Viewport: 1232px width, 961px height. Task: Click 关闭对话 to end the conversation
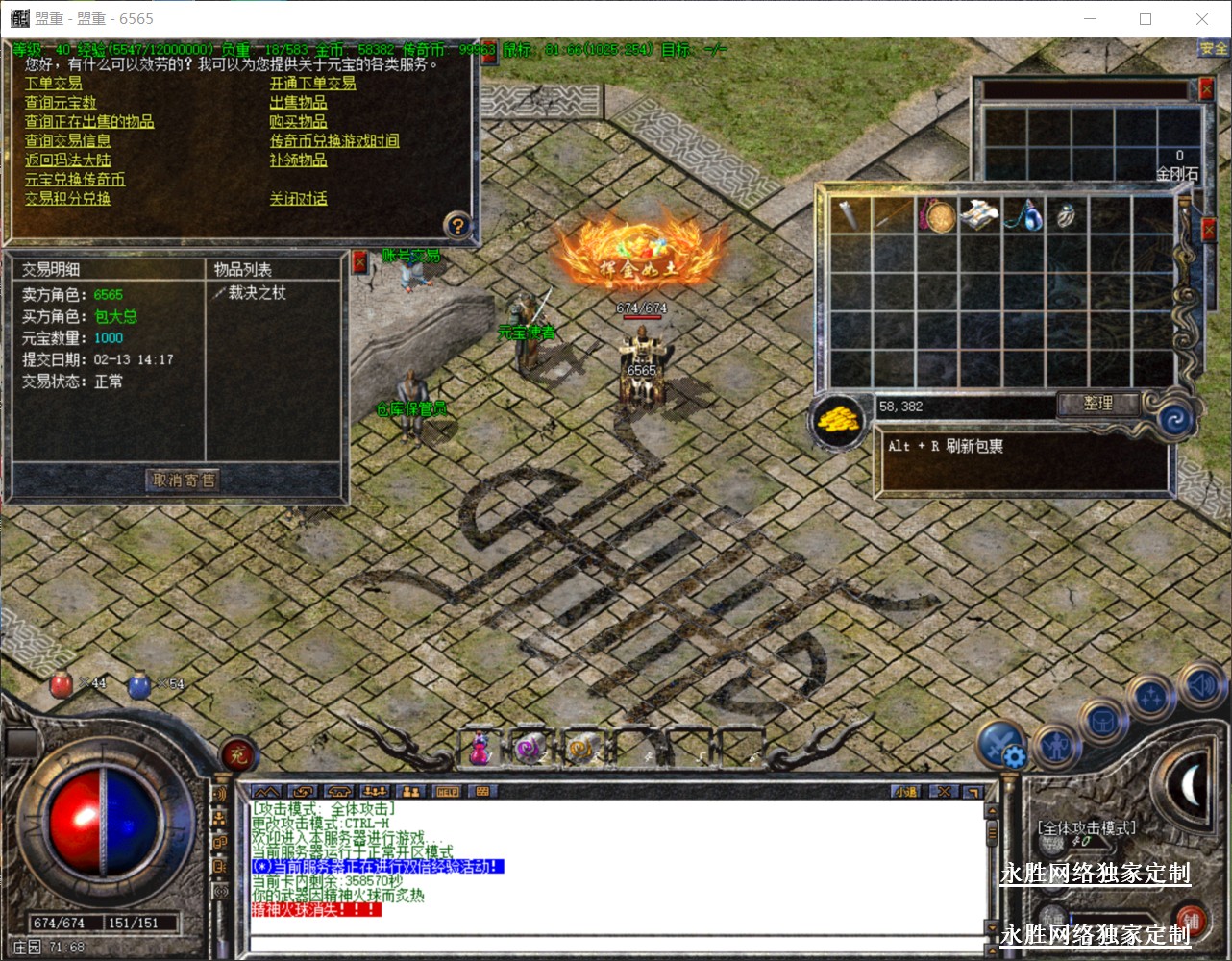(298, 199)
